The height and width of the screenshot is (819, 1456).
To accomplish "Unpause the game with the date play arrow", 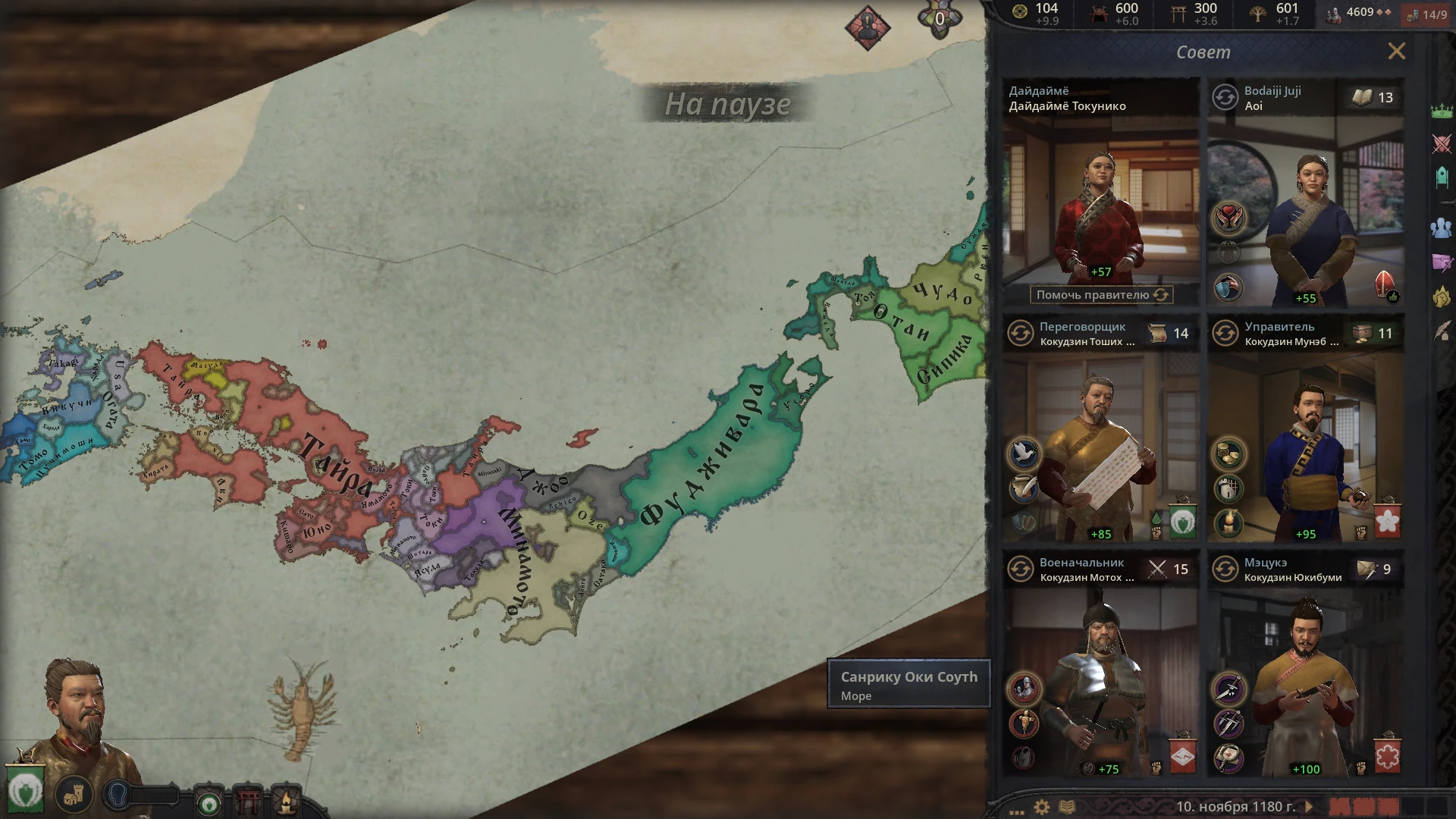I will pyautogui.click(x=1308, y=806).
